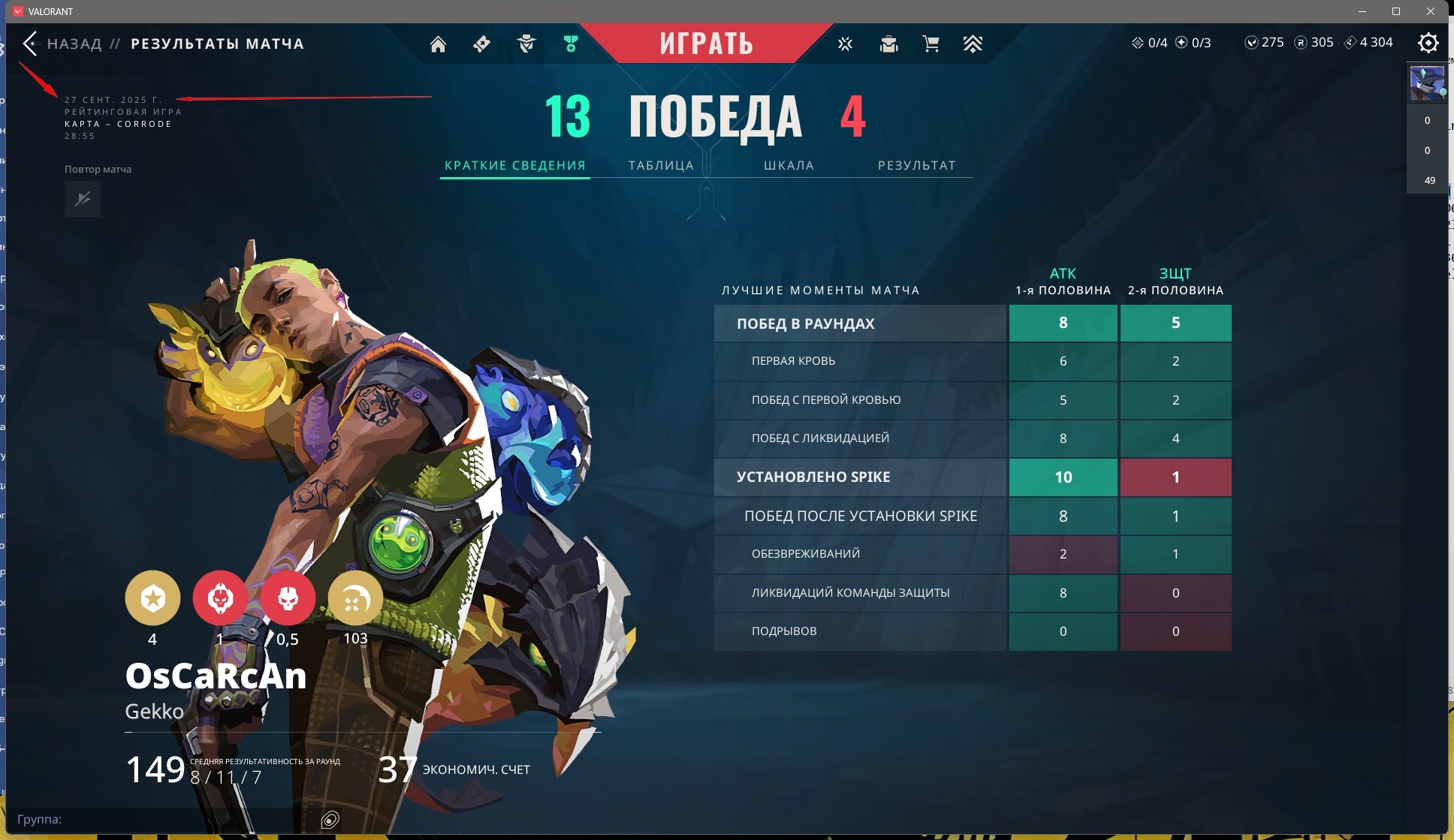
Task: Minimize the VALORANT window
Action: coord(1362,11)
